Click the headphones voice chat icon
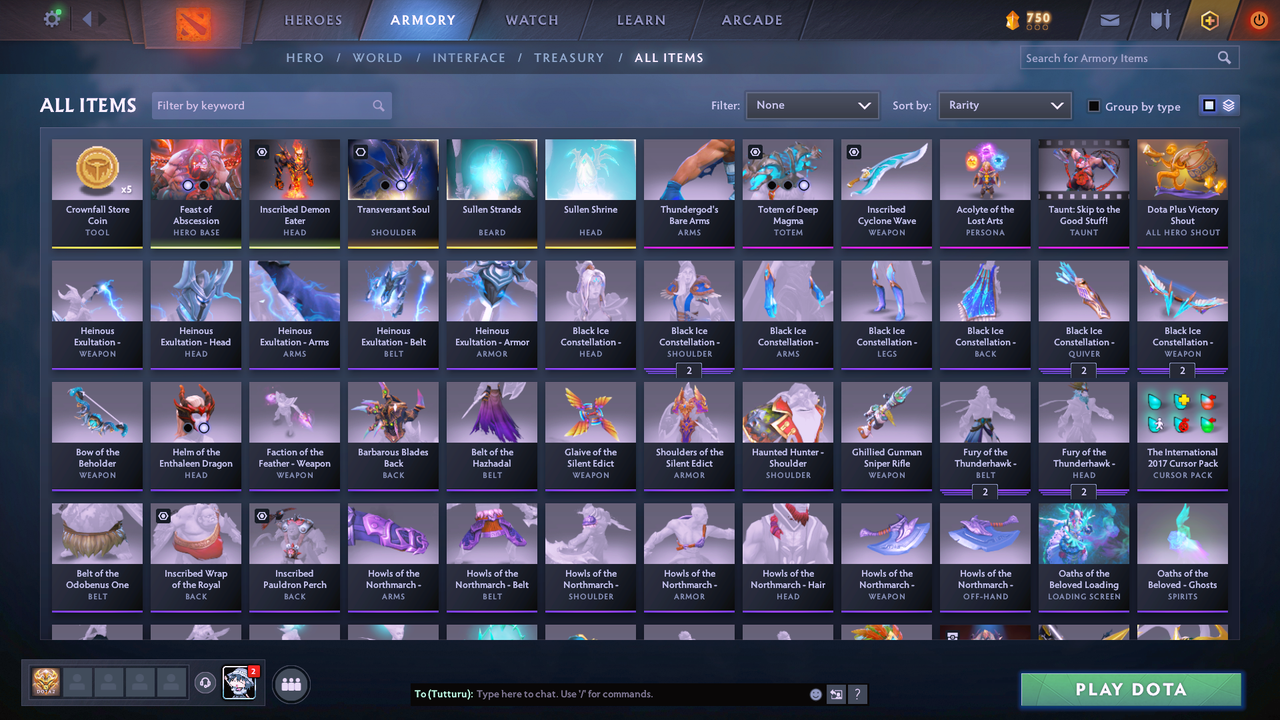 [x=207, y=682]
